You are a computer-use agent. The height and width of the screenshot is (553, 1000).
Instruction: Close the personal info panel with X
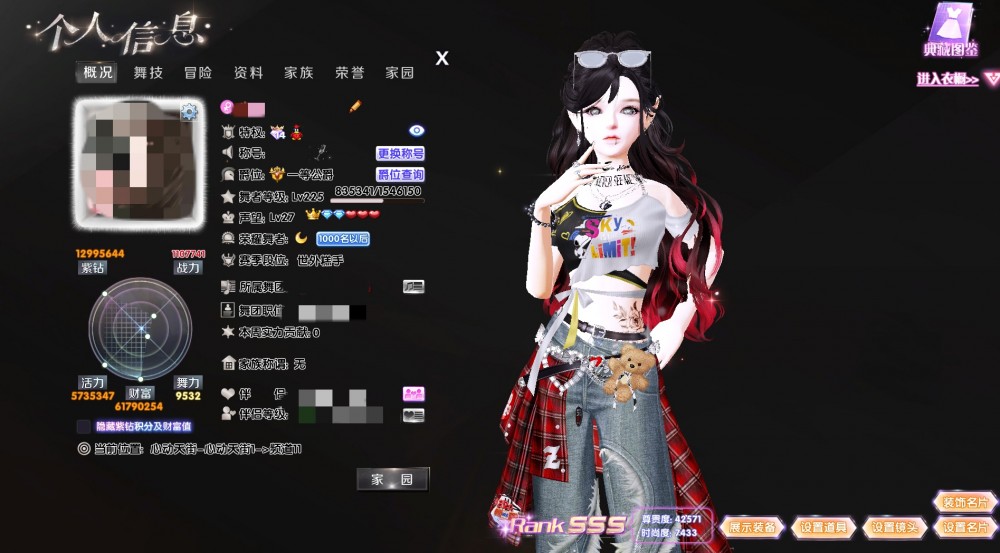442,59
